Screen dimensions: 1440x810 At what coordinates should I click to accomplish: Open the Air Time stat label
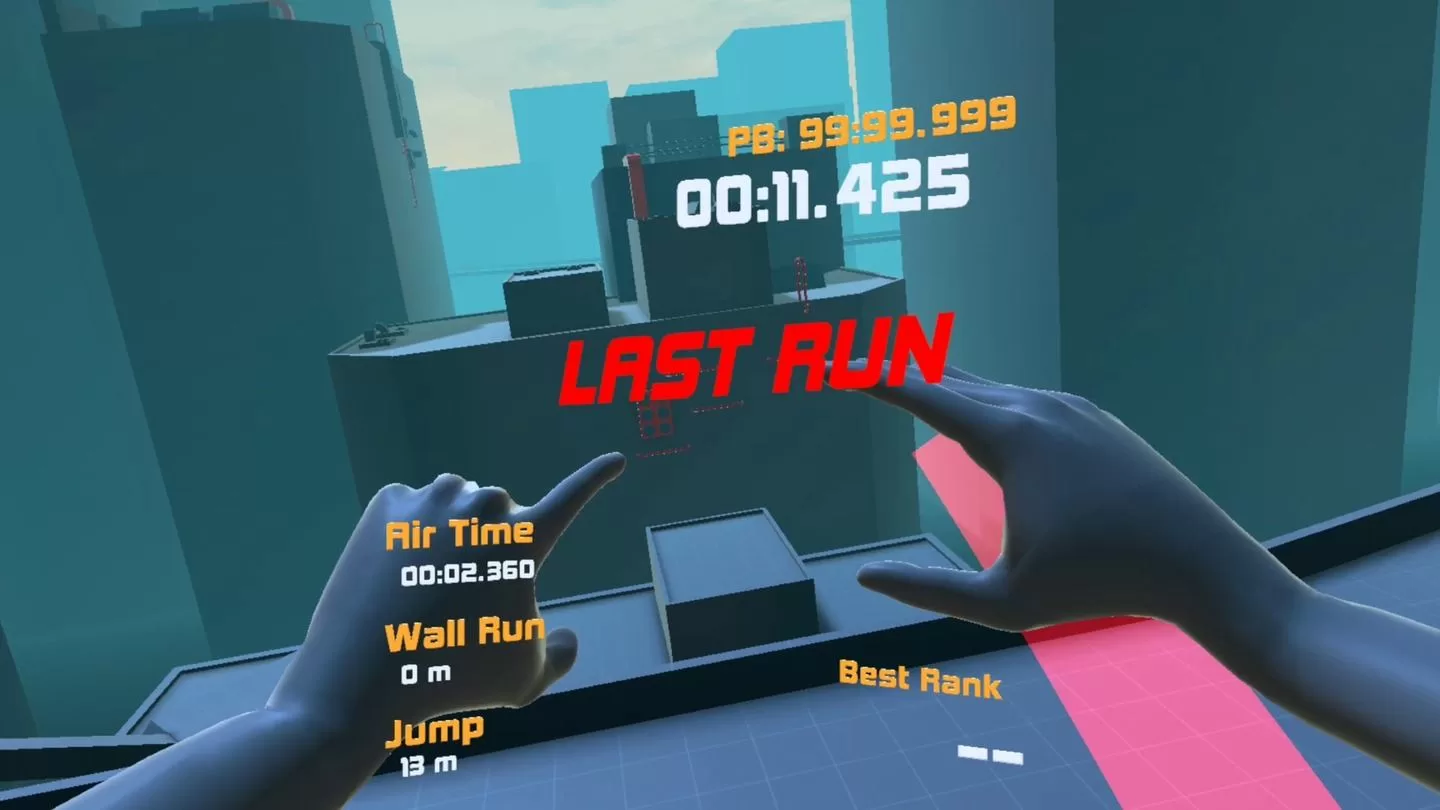point(460,535)
